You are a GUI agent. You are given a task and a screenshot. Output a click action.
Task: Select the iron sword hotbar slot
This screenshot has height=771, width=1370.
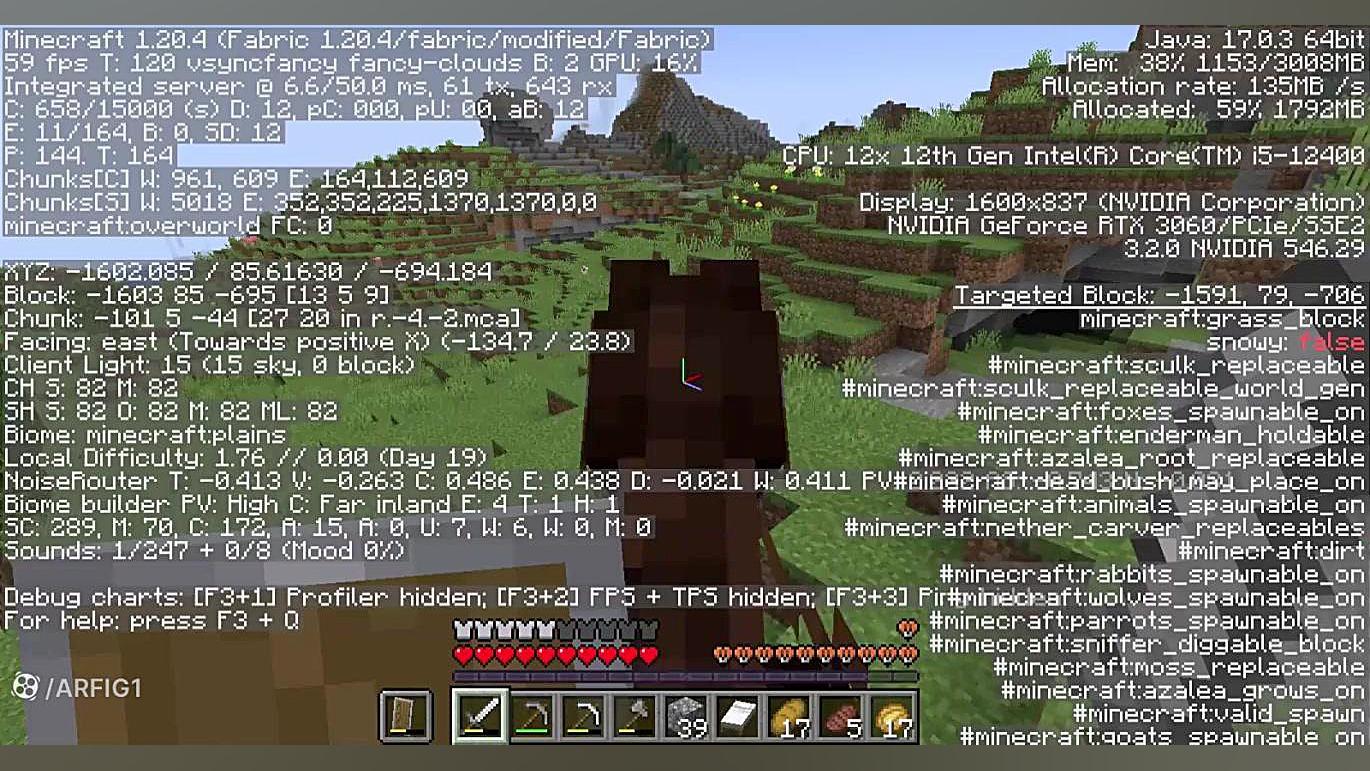480,715
